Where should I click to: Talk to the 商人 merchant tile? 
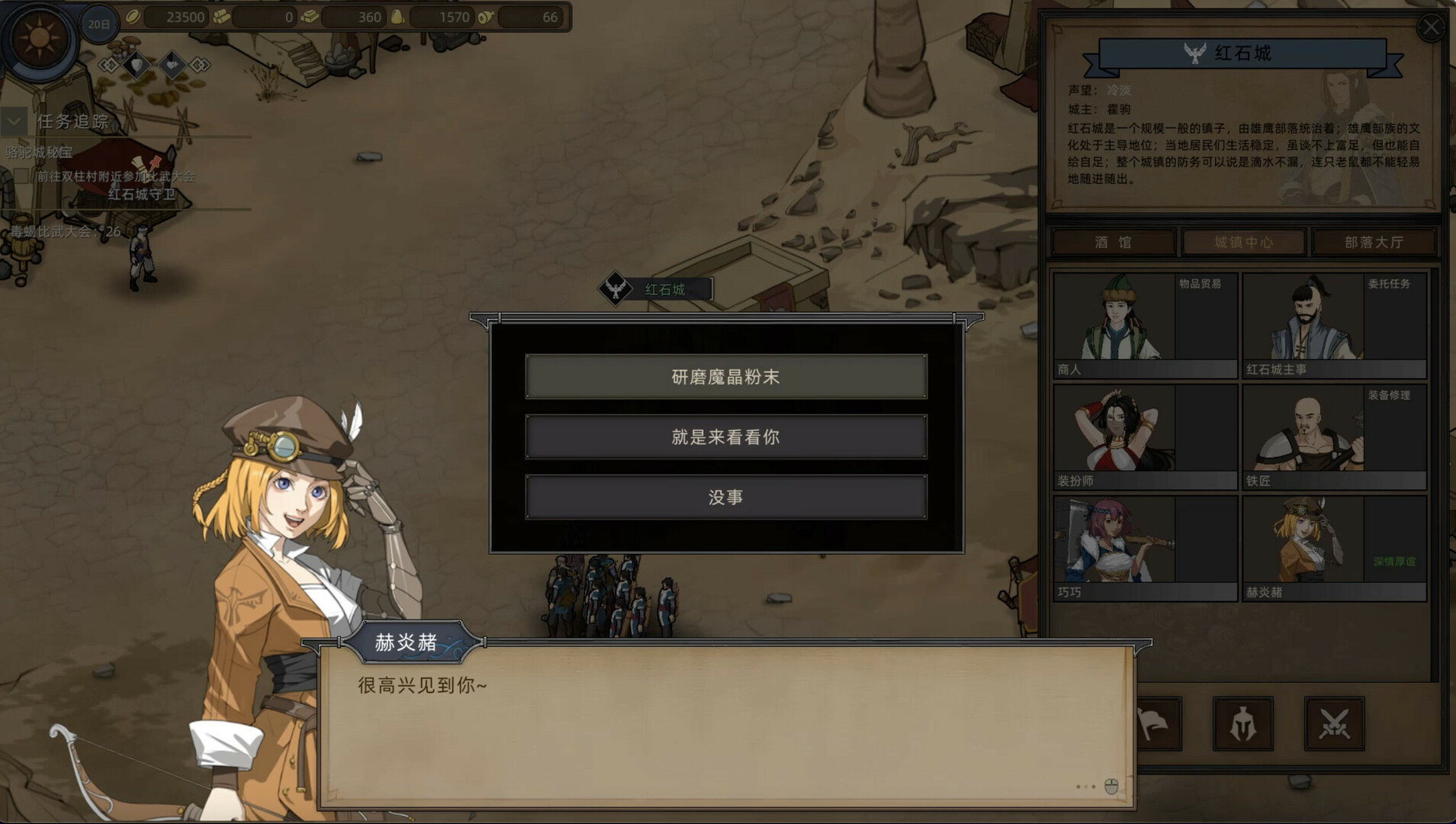click(1144, 326)
